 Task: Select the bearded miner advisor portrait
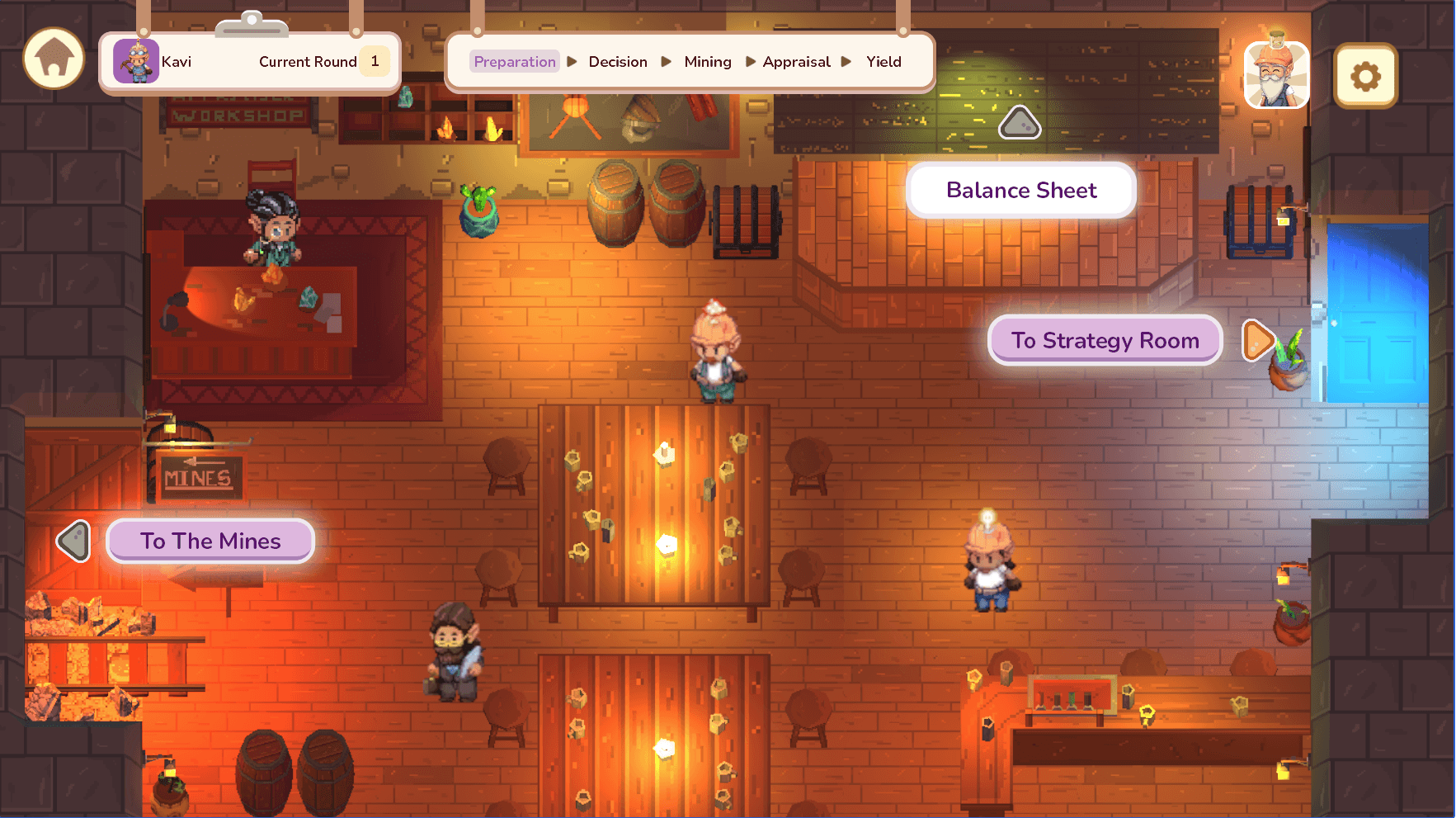(1276, 76)
